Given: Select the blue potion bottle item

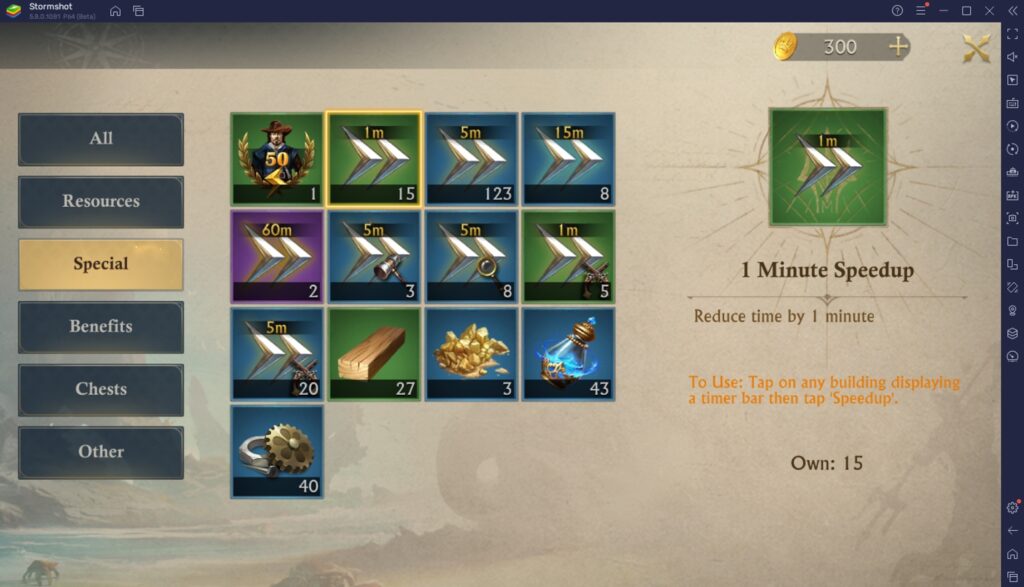Looking at the screenshot, I should [568, 354].
